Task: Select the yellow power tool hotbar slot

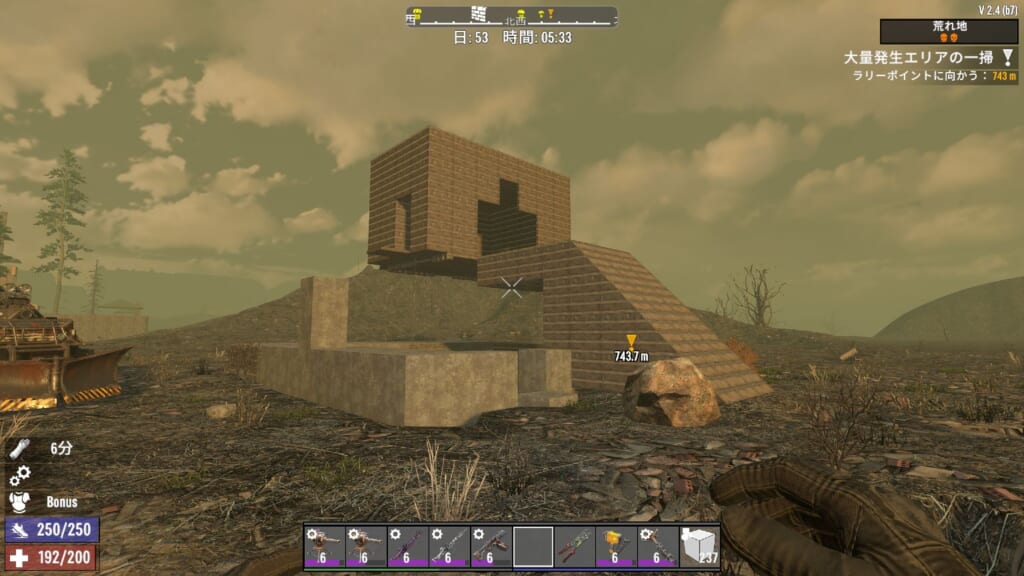Action: click(616, 547)
